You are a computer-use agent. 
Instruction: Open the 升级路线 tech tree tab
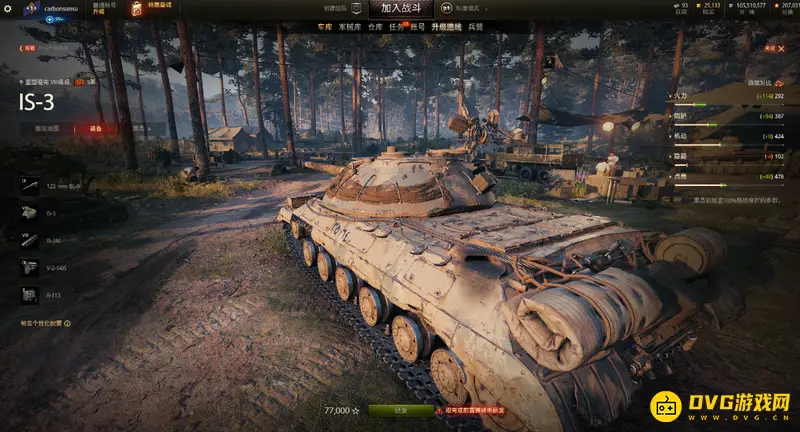click(x=446, y=27)
